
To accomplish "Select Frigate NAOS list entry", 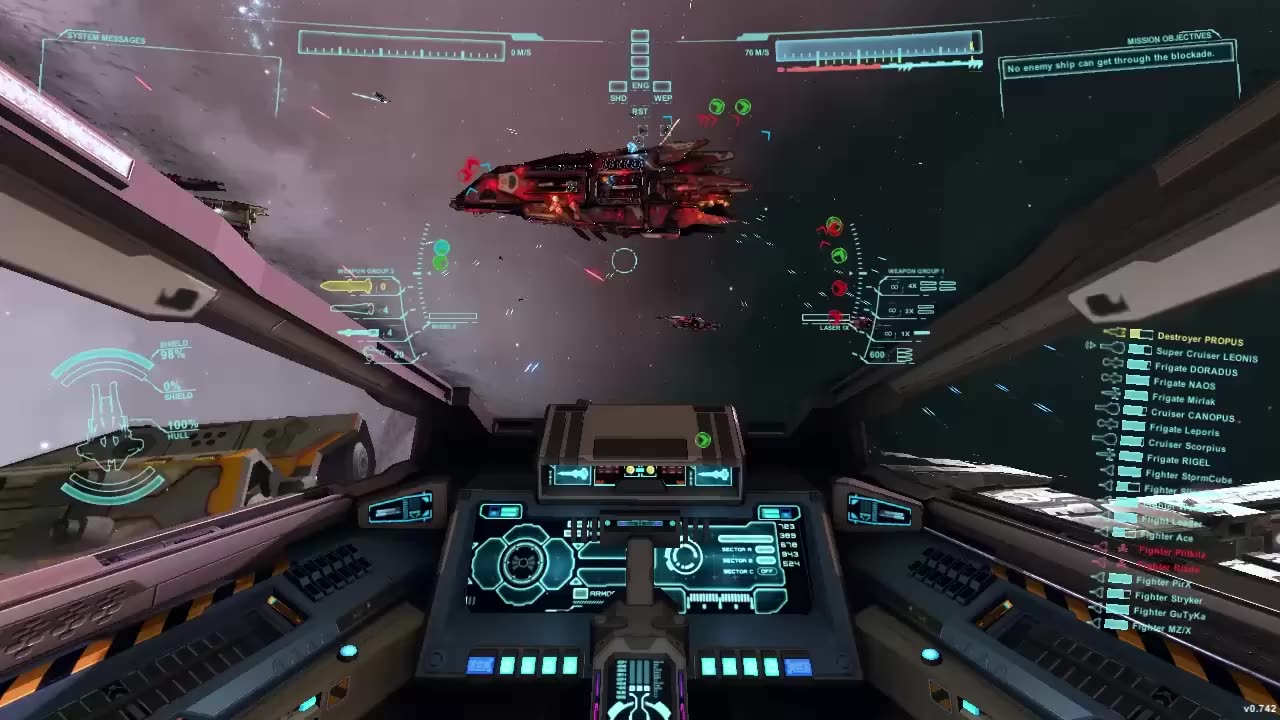I will (x=1184, y=384).
